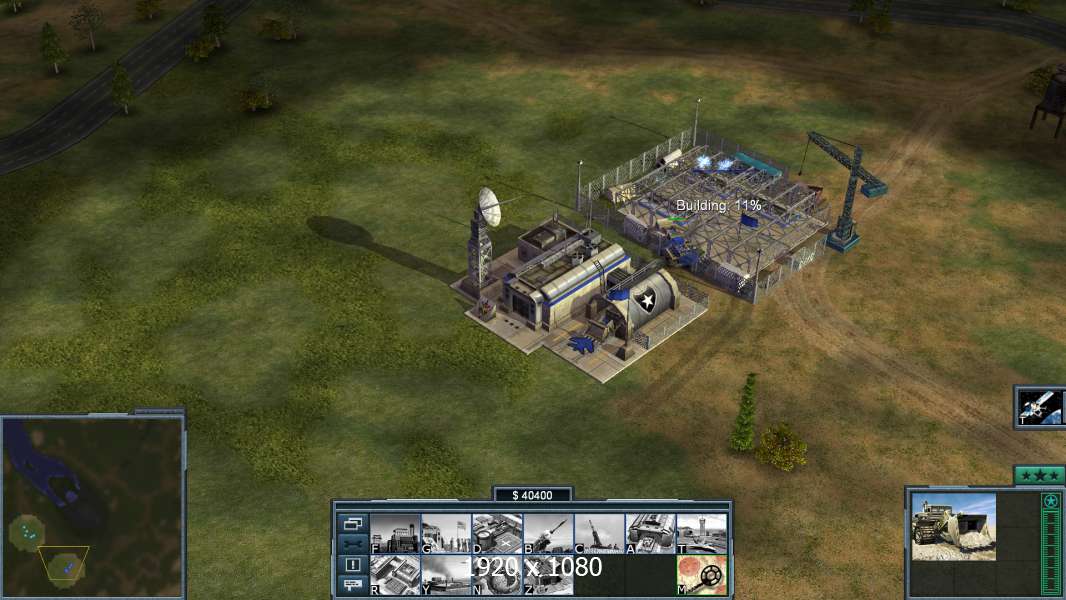Build the missile defense icon labeled B

[548, 534]
